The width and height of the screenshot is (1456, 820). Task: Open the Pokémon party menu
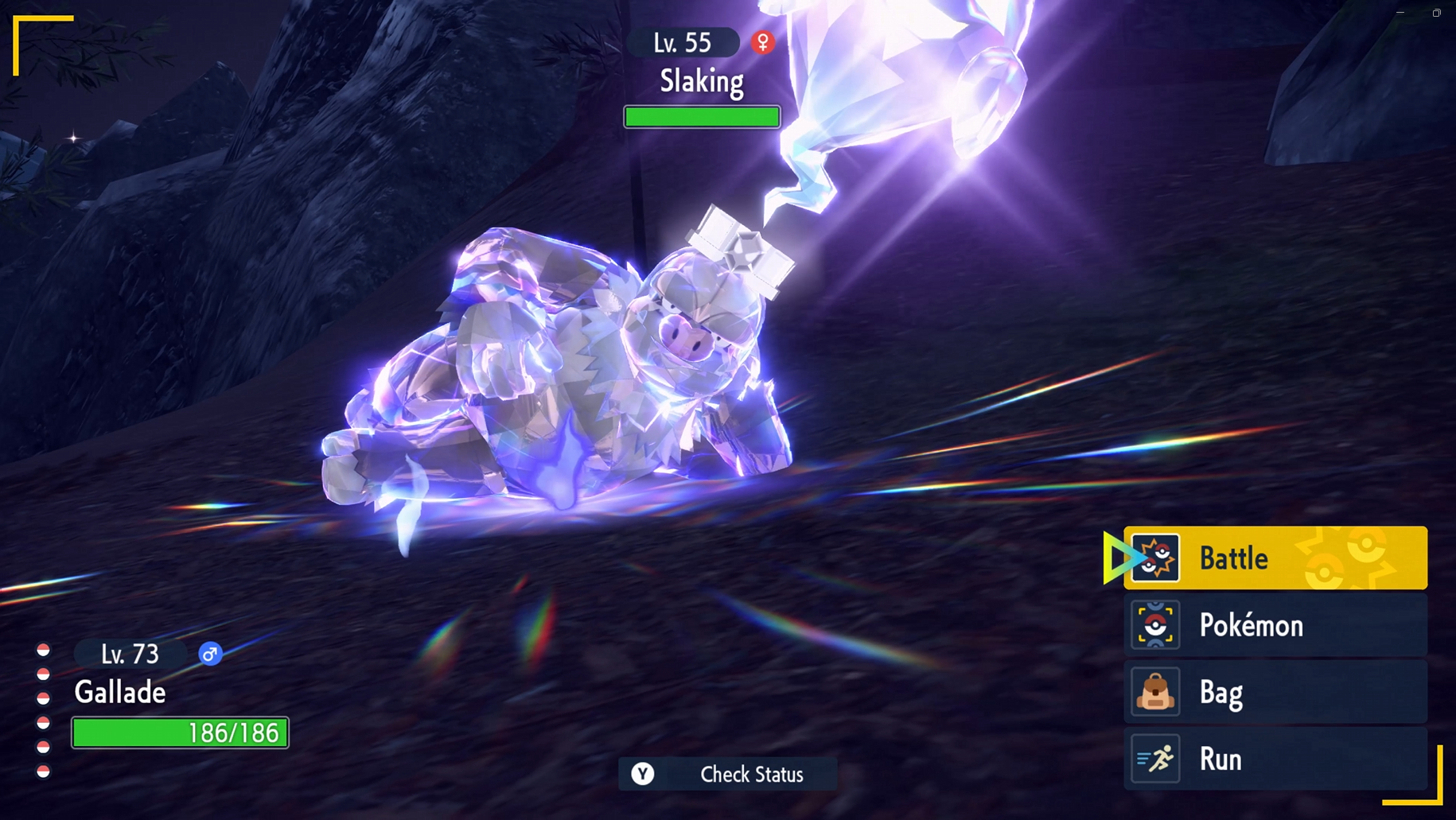pos(1275,626)
